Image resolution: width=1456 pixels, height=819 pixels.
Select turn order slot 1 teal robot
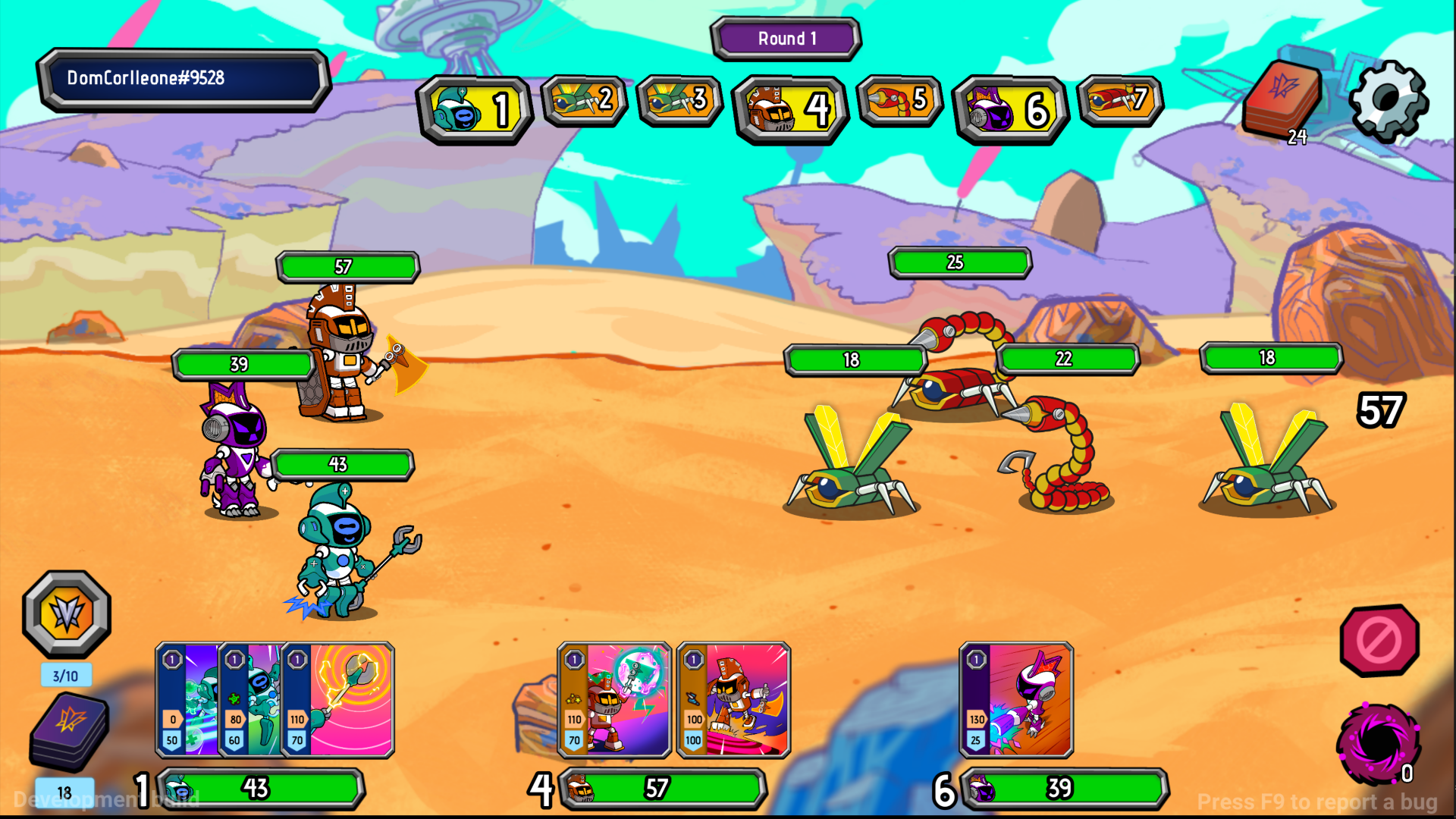click(x=475, y=110)
